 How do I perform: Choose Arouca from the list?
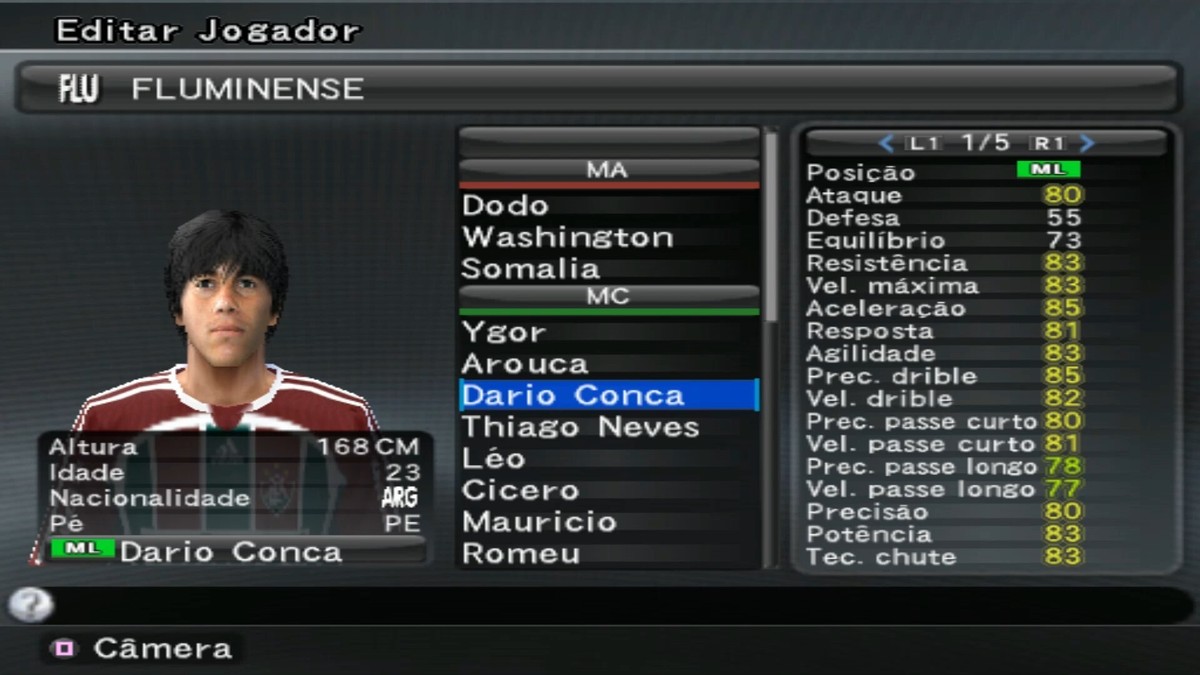[x=525, y=364]
